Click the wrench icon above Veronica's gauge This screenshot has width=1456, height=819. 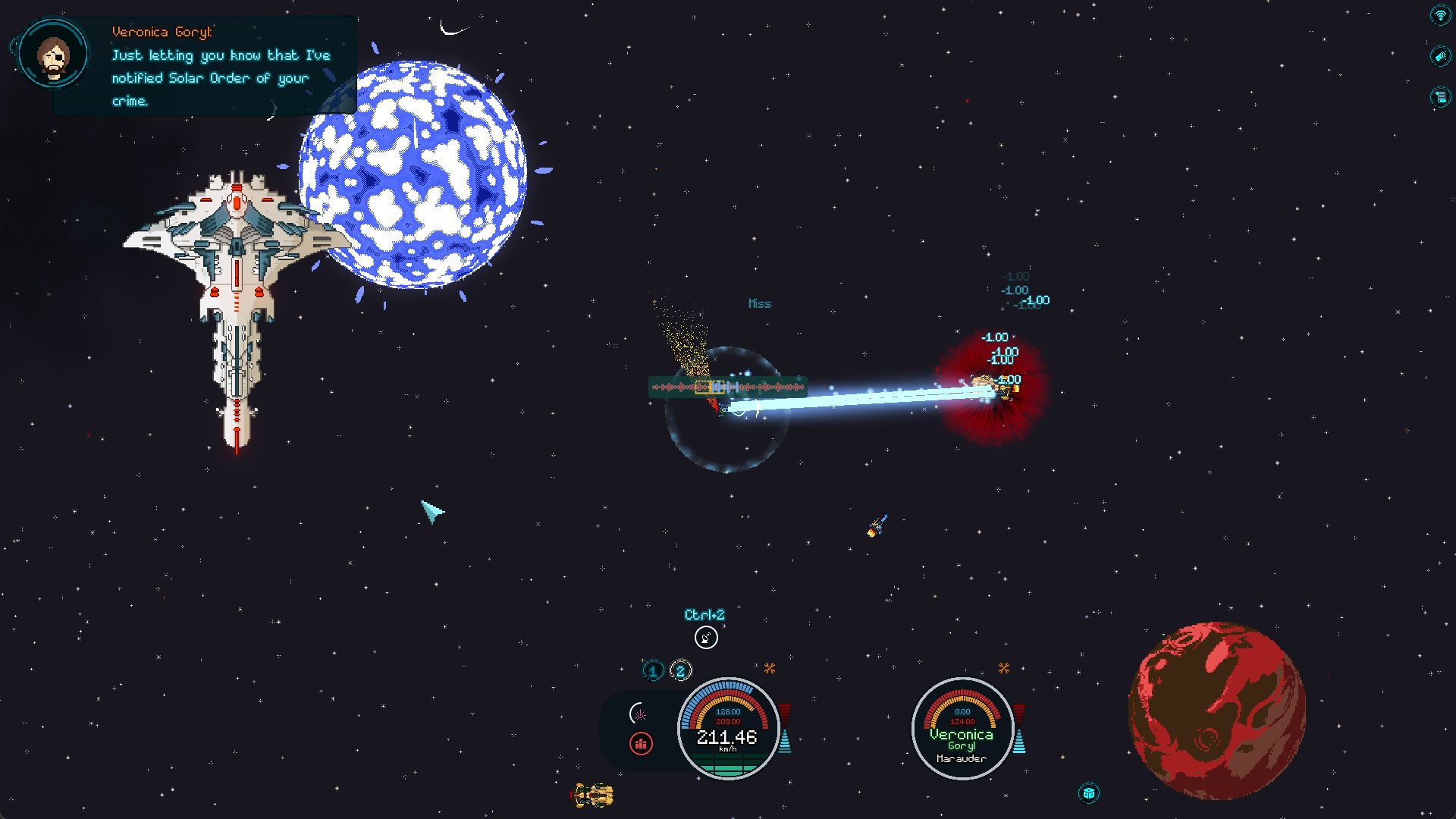tap(1004, 668)
